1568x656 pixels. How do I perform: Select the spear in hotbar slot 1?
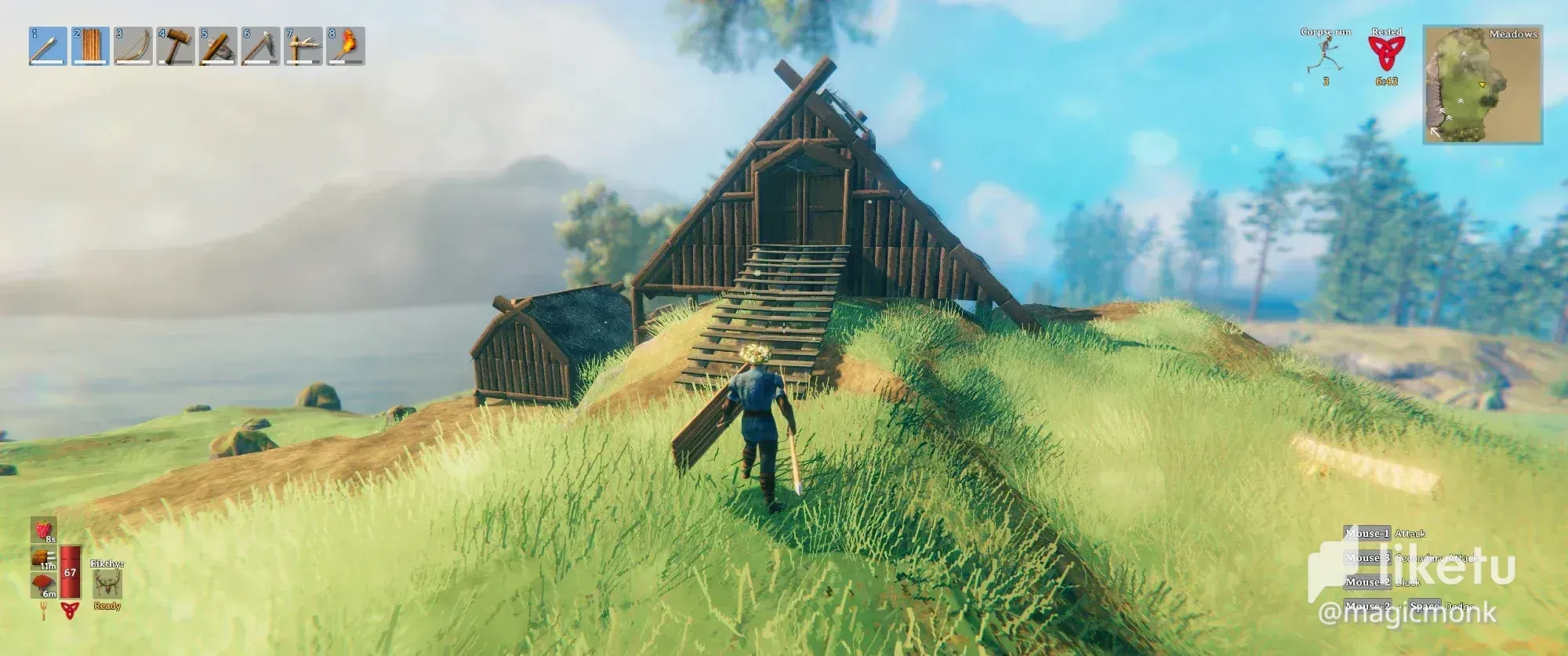click(x=48, y=46)
